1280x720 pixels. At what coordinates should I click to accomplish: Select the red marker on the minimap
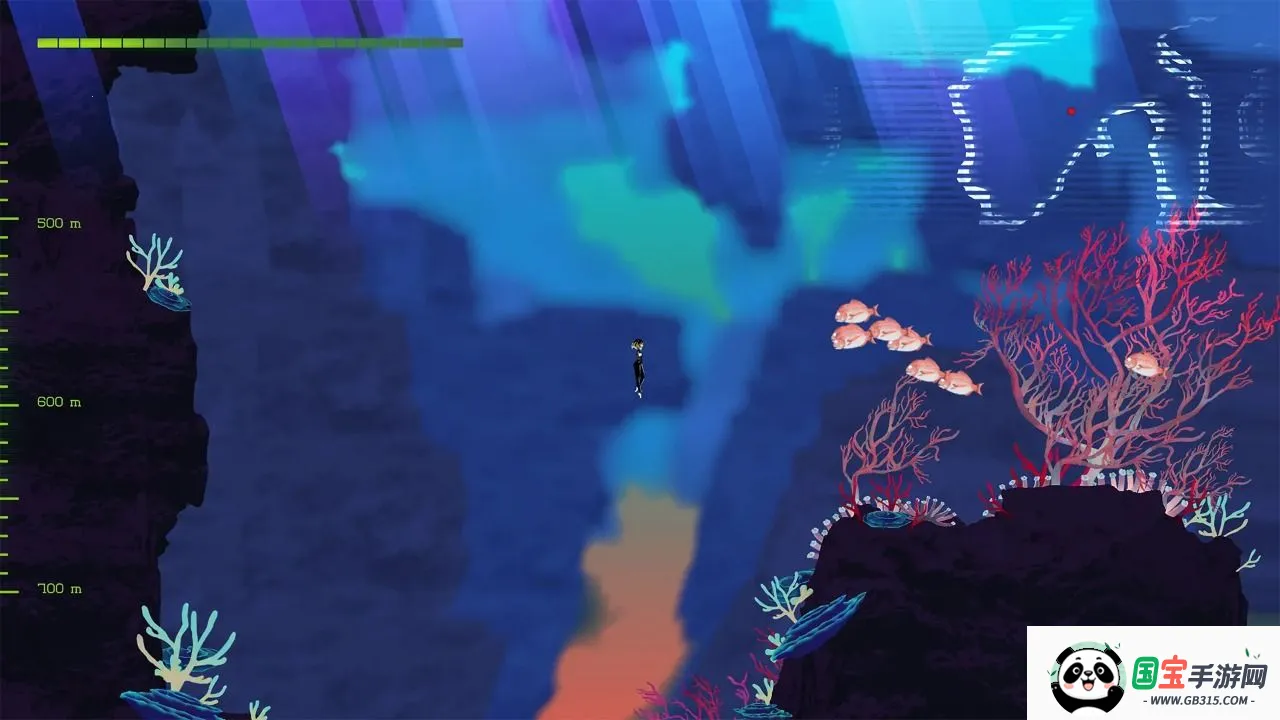[x=1071, y=111]
